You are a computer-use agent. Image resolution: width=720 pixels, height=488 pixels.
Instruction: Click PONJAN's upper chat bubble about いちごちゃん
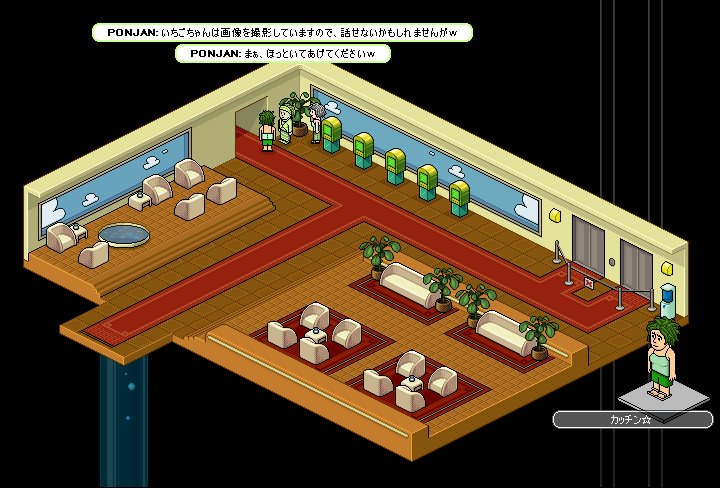click(x=281, y=33)
